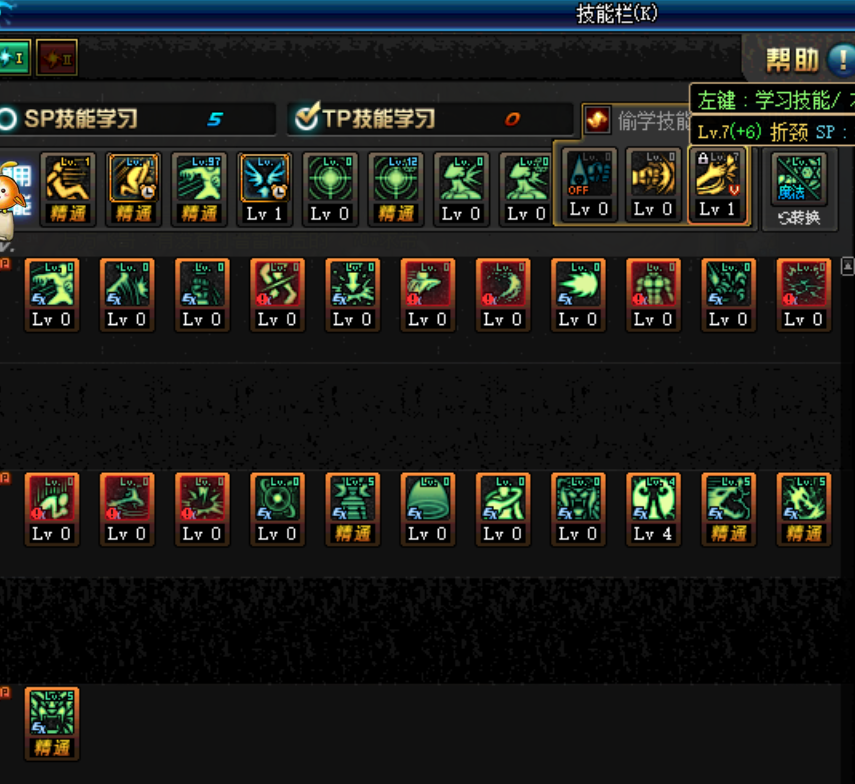This screenshot has height=784, width=855.
Task: Switch to skill page I tab
Action: (x=14, y=58)
